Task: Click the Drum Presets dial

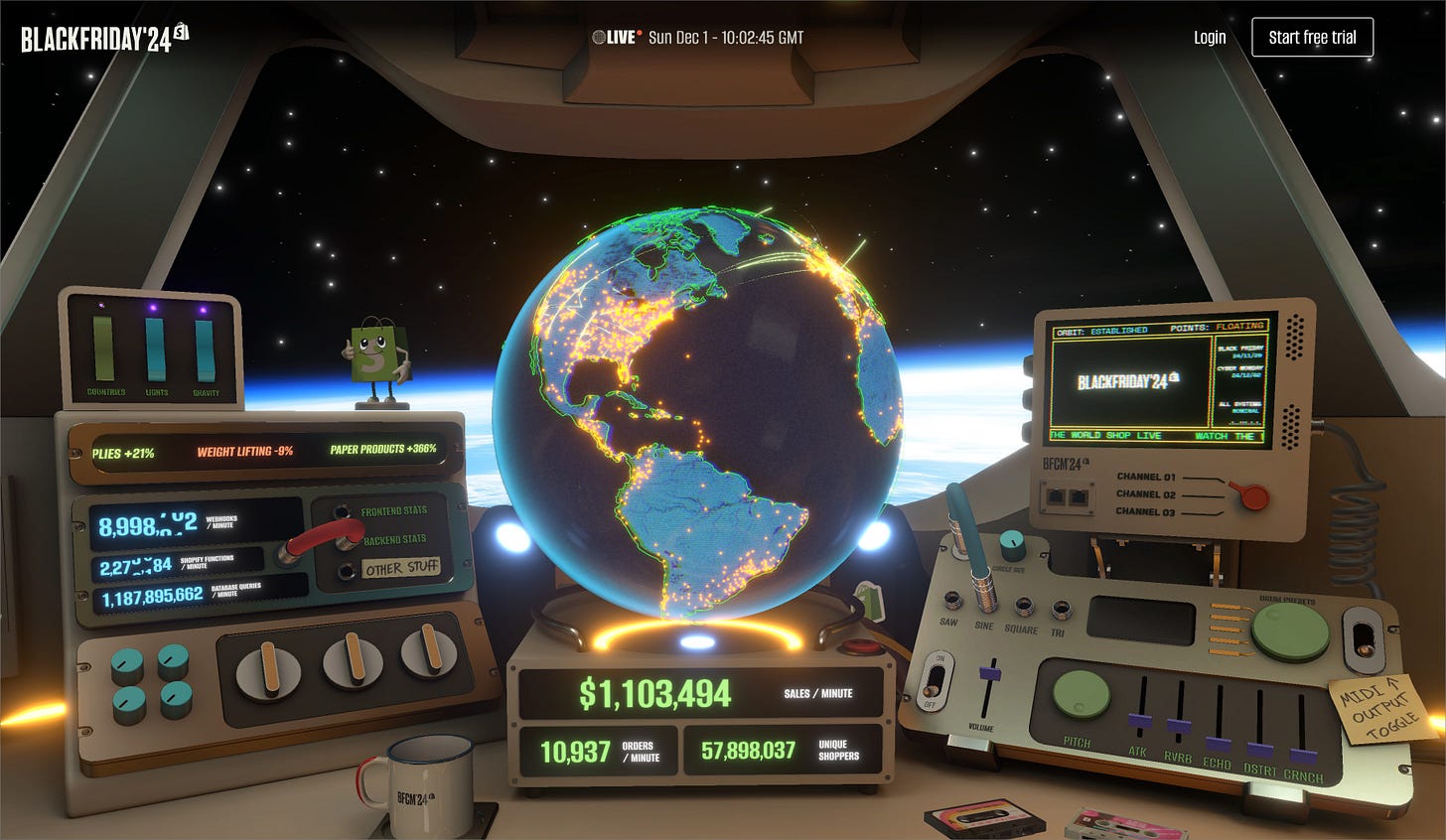Action: point(1290,632)
